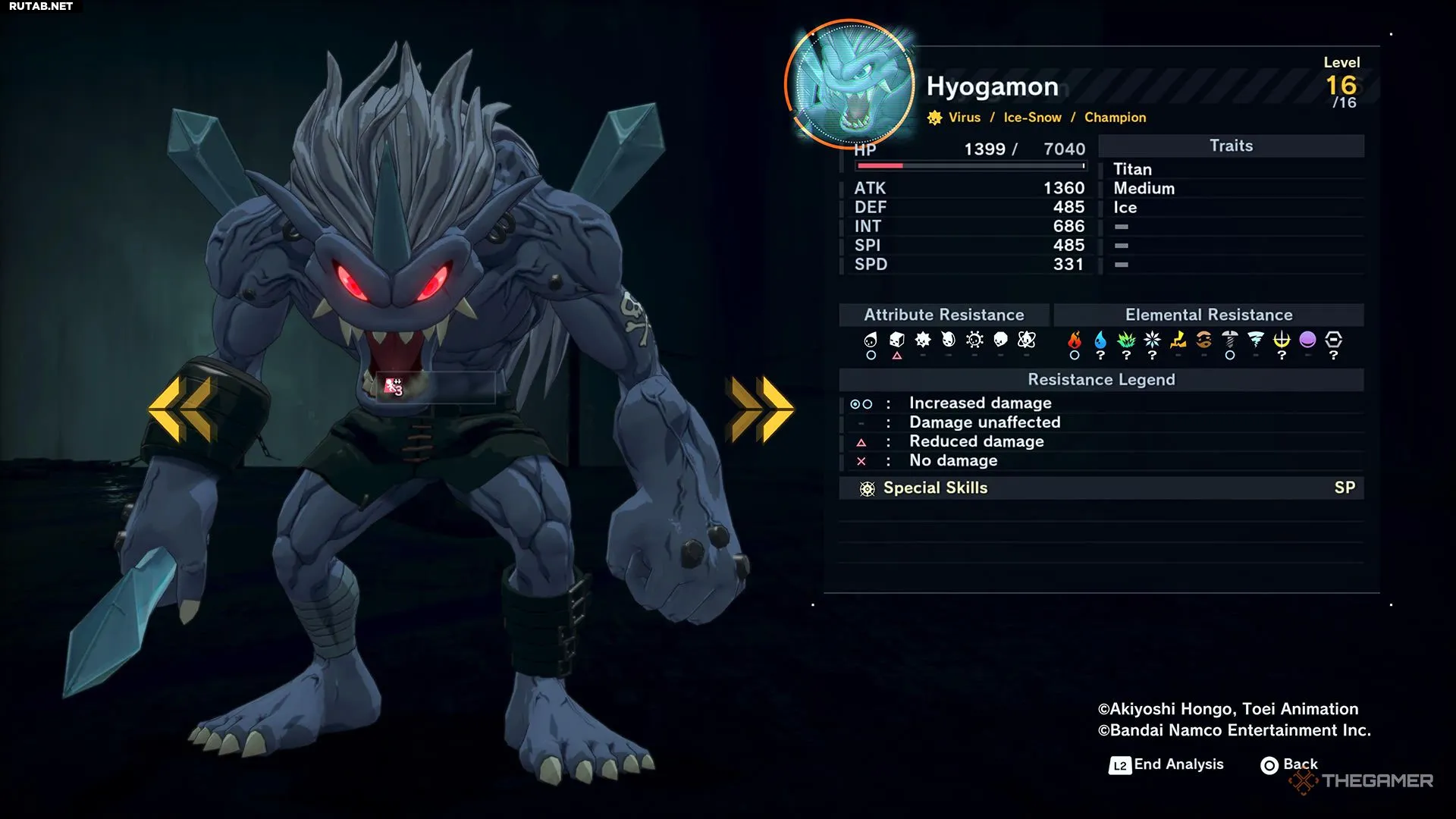
Task: Show the next Digimon with the right arrows
Action: (761, 409)
